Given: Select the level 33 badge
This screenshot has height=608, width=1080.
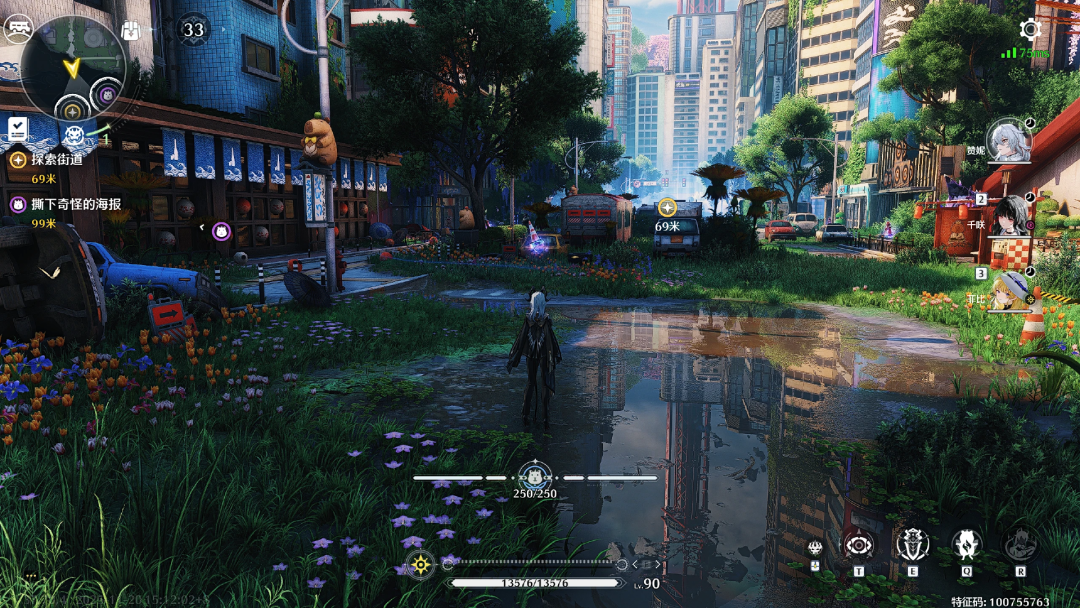Looking at the screenshot, I should pos(193,29).
